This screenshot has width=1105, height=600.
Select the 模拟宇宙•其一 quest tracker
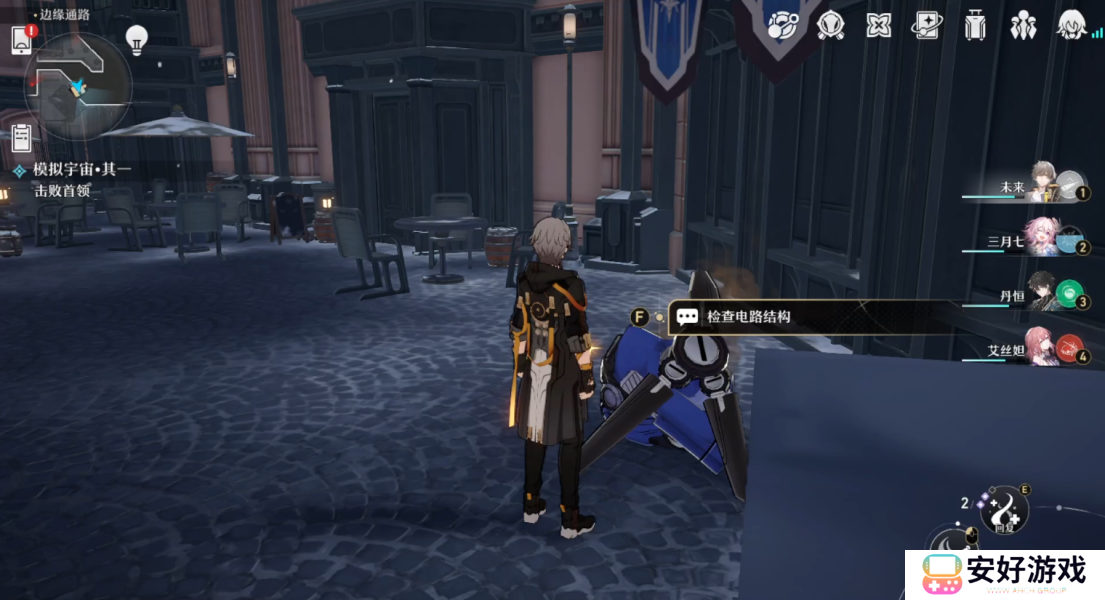[x=80, y=170]
